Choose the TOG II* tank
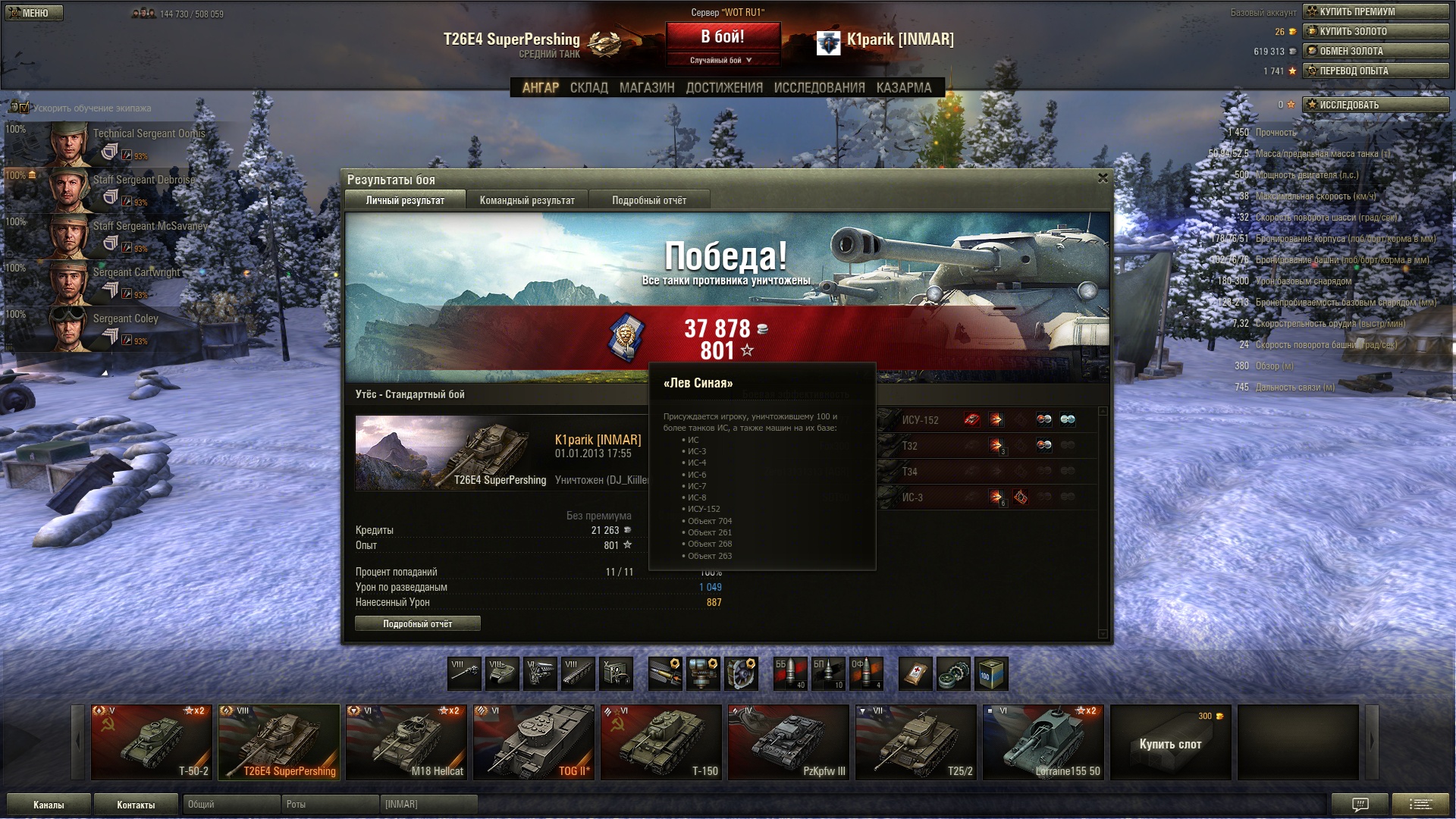 [534, 742]
